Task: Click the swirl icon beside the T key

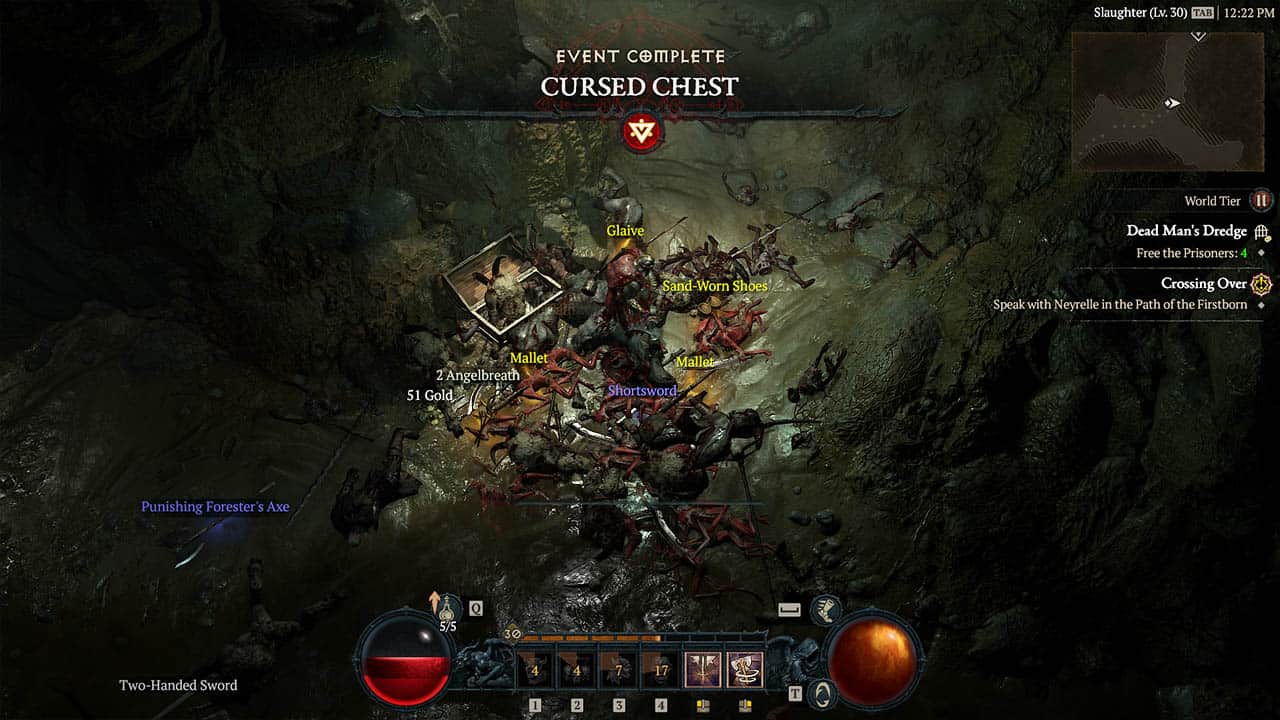Action: [822, 693]
